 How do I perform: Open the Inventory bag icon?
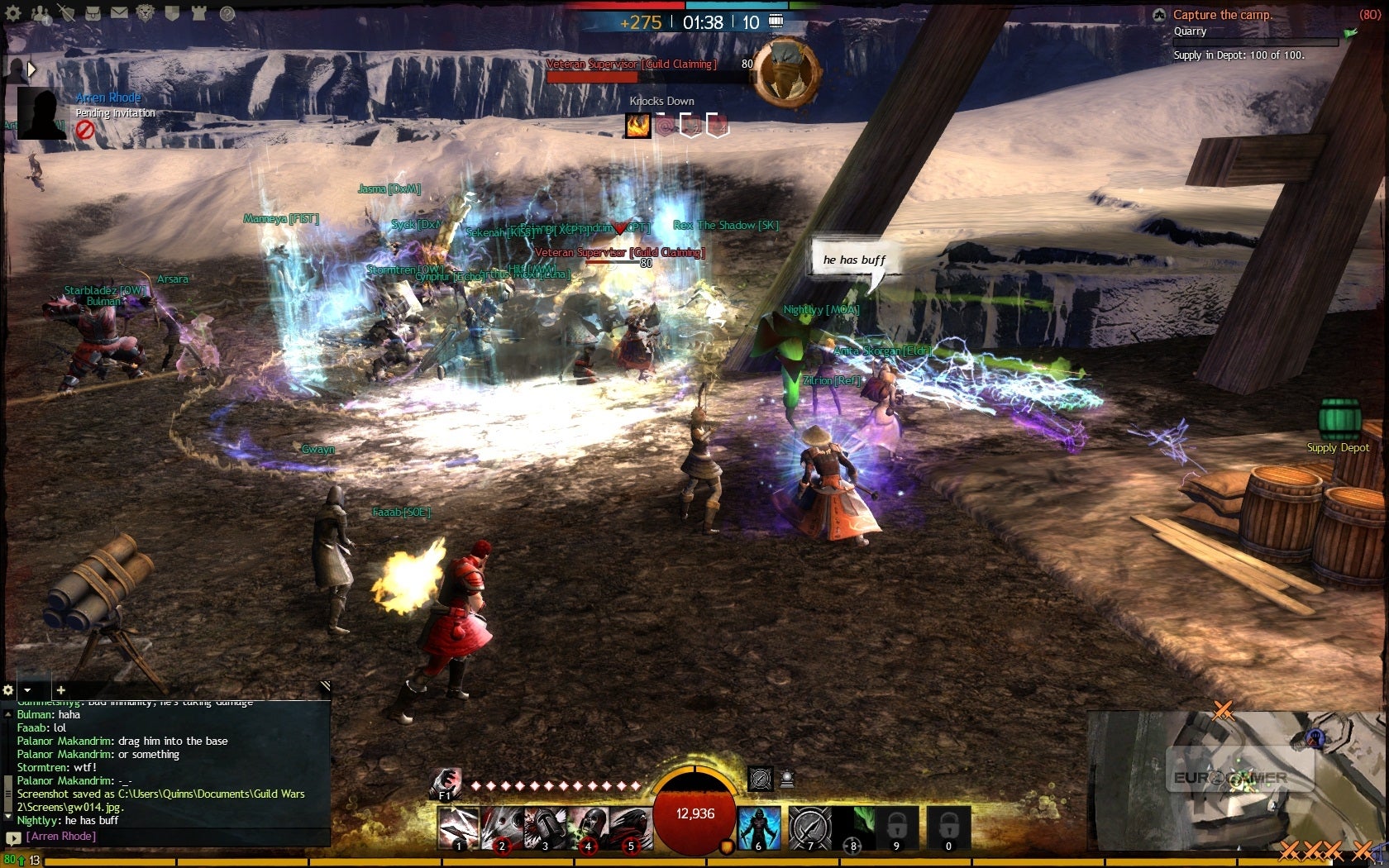click(93, 12)
